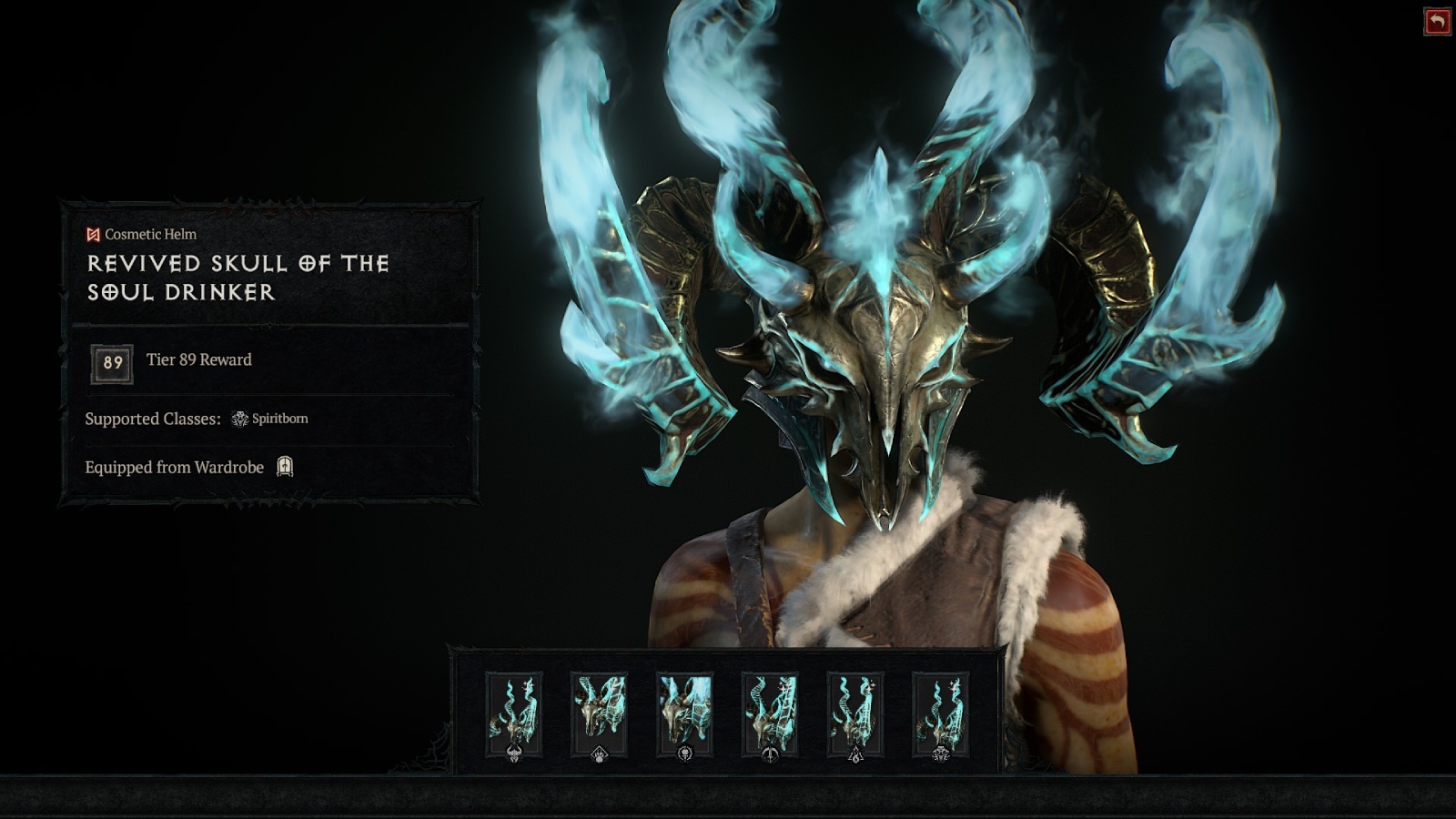
Task: Click the wardrobe icon next to Equipped from Wardrobe
Action: 285,466
